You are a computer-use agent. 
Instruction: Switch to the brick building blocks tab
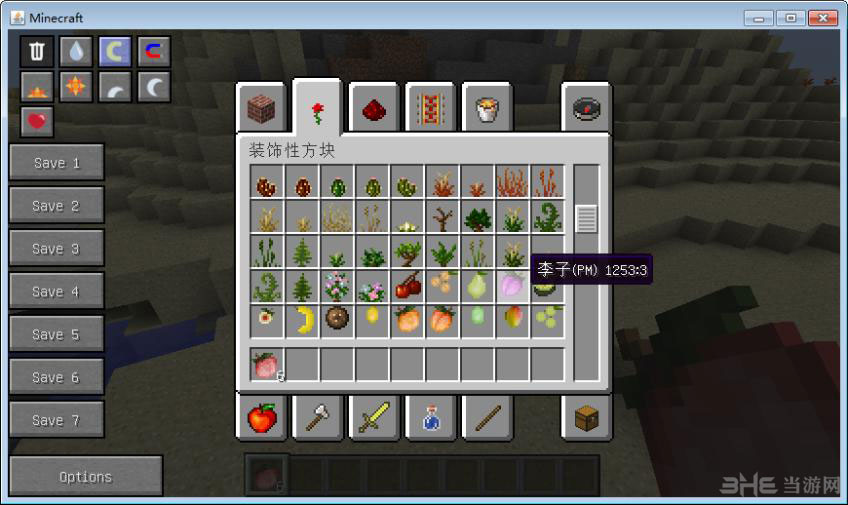pyautogui.click(x=261, y=109)
